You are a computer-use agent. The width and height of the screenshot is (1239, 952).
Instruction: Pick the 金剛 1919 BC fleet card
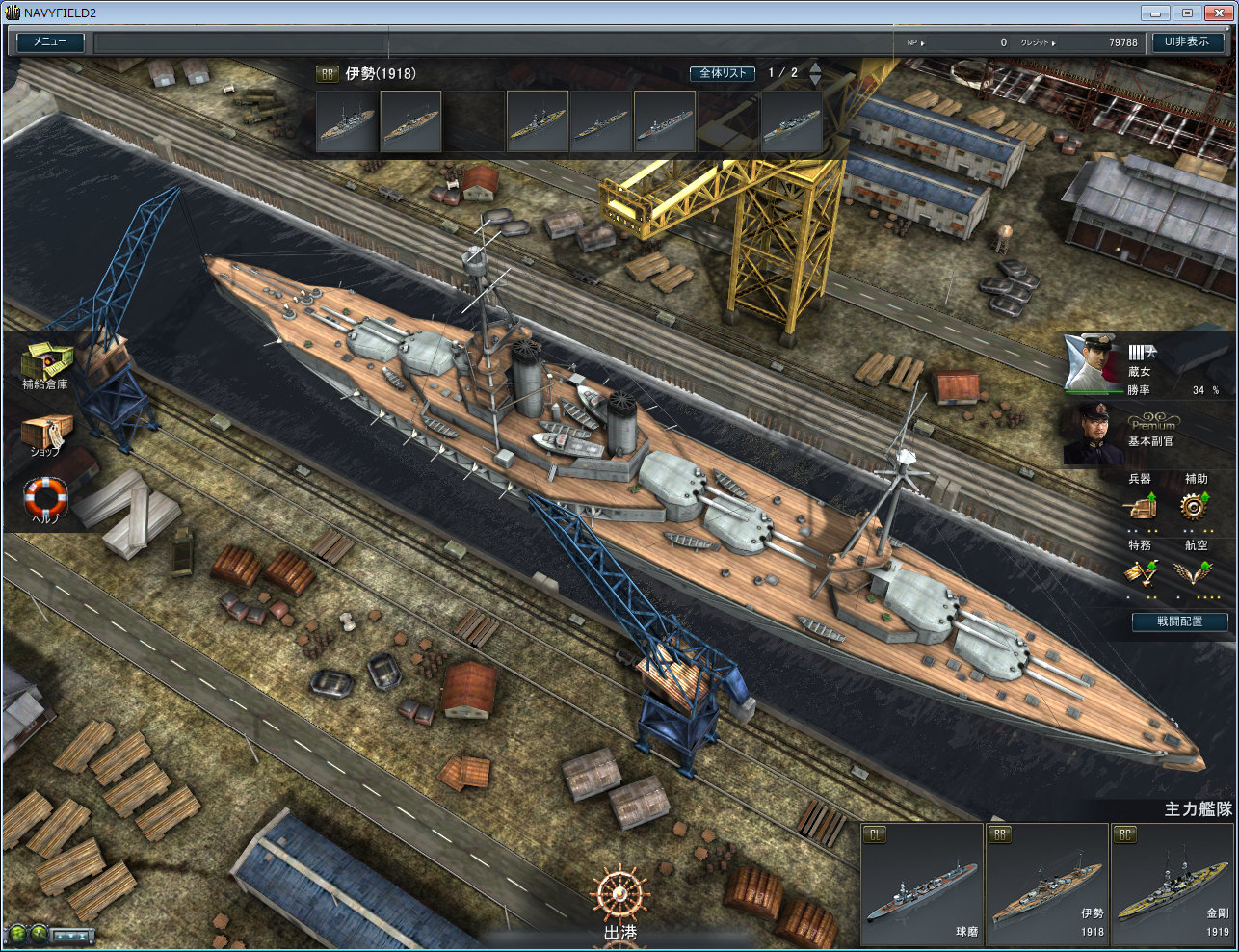pos(1172,885)
